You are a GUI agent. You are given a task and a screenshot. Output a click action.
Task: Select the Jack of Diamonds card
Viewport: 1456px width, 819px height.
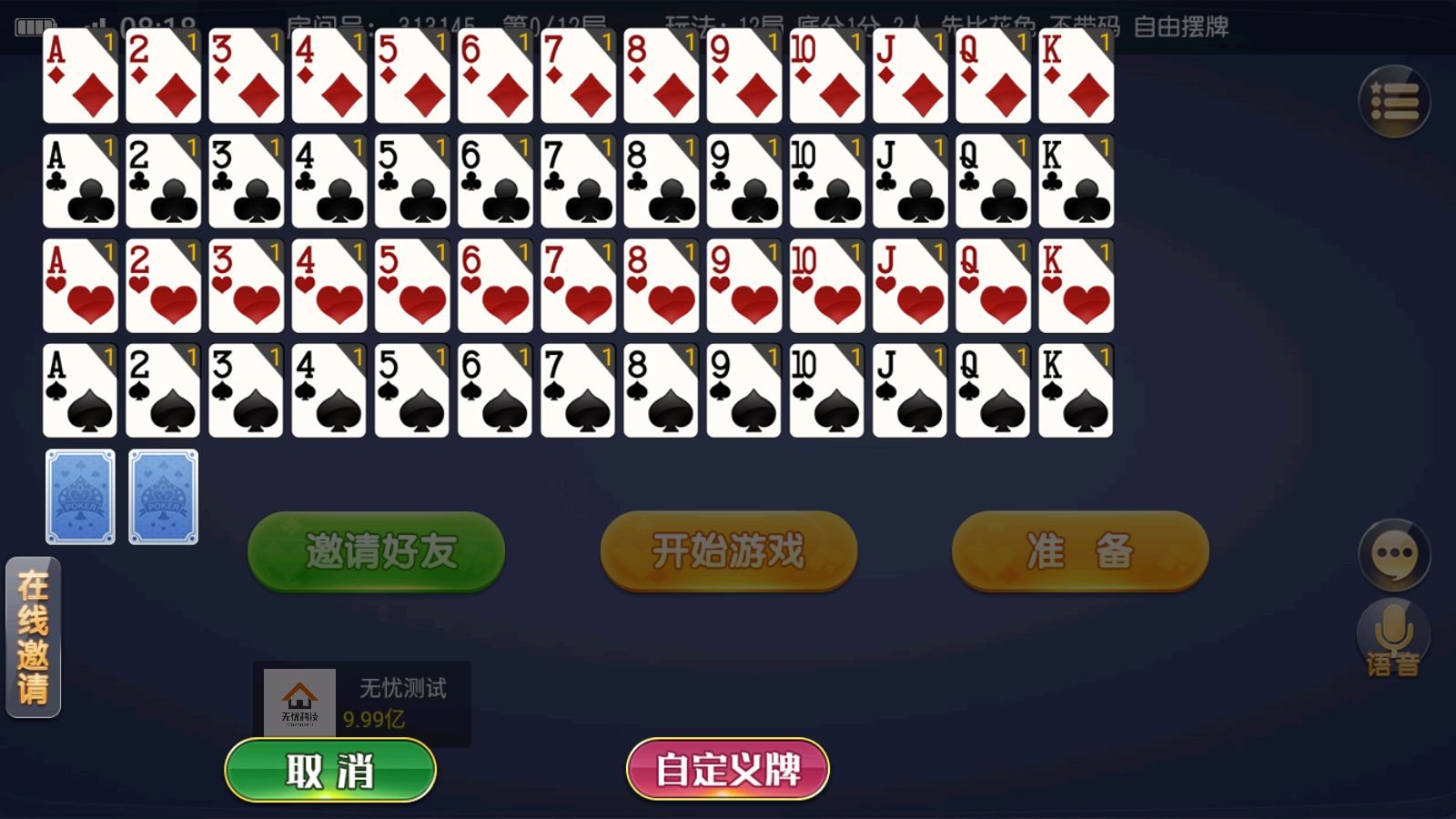pyautogui.click(x=910, y=77)
